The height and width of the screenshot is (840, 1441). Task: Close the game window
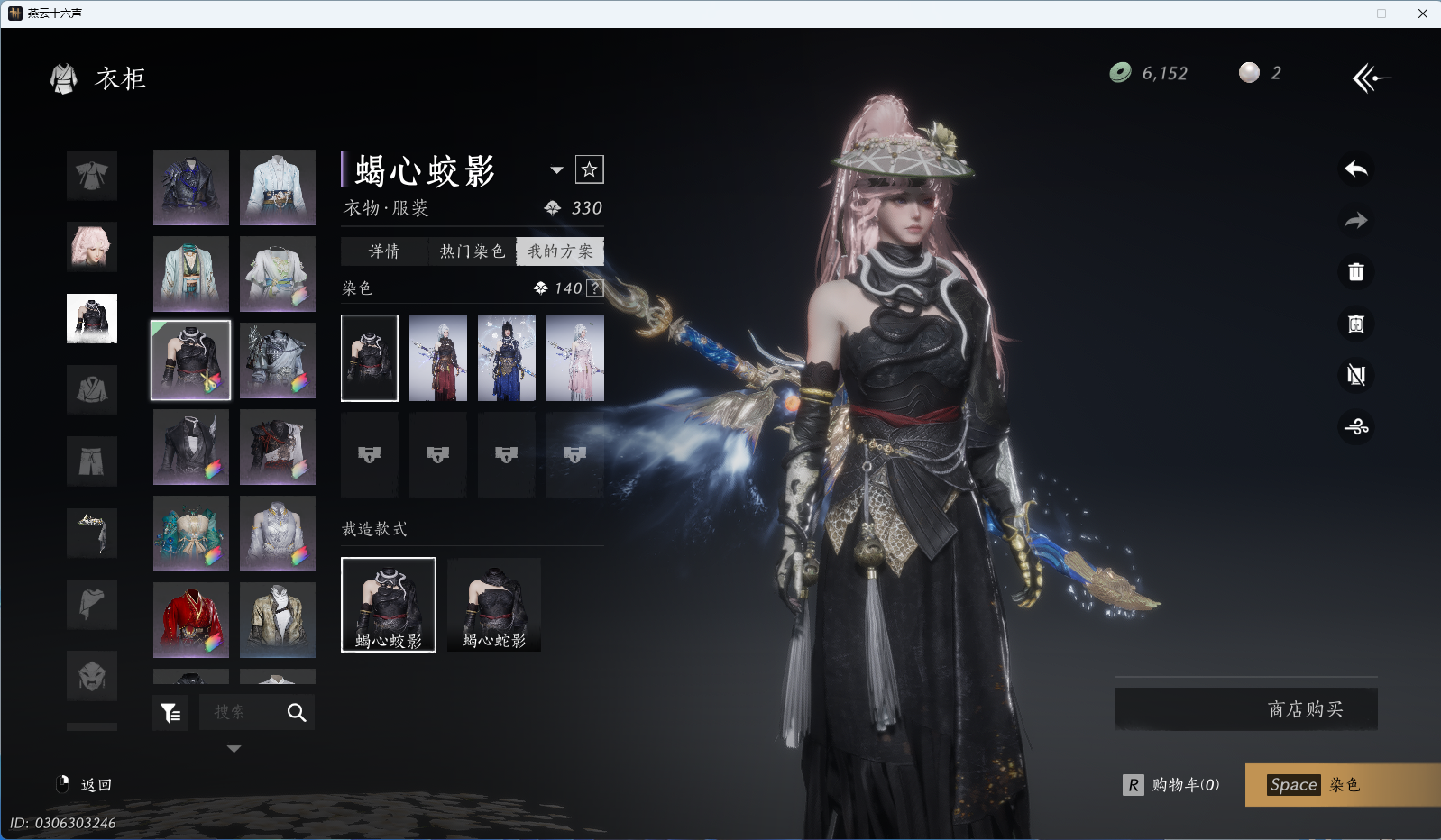(x=1422, y=14)
